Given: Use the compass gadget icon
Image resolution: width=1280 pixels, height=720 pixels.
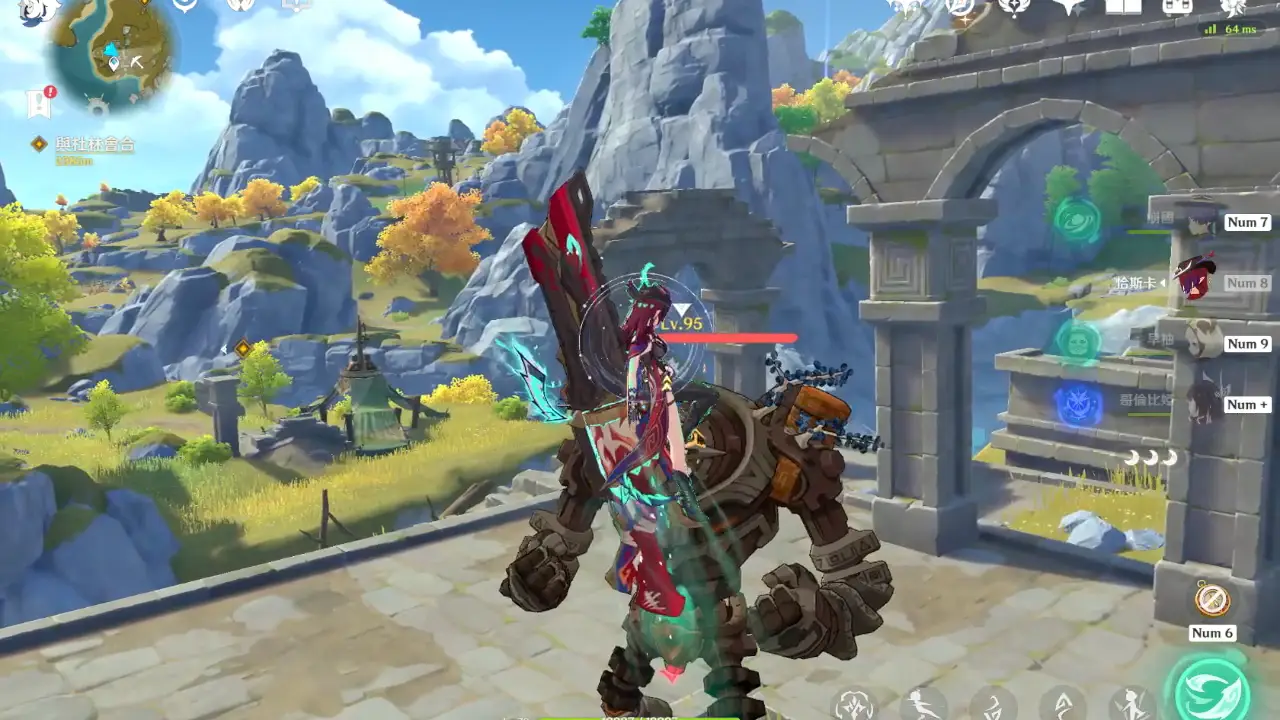Looking at the screenshot, I should point(1212,600).
